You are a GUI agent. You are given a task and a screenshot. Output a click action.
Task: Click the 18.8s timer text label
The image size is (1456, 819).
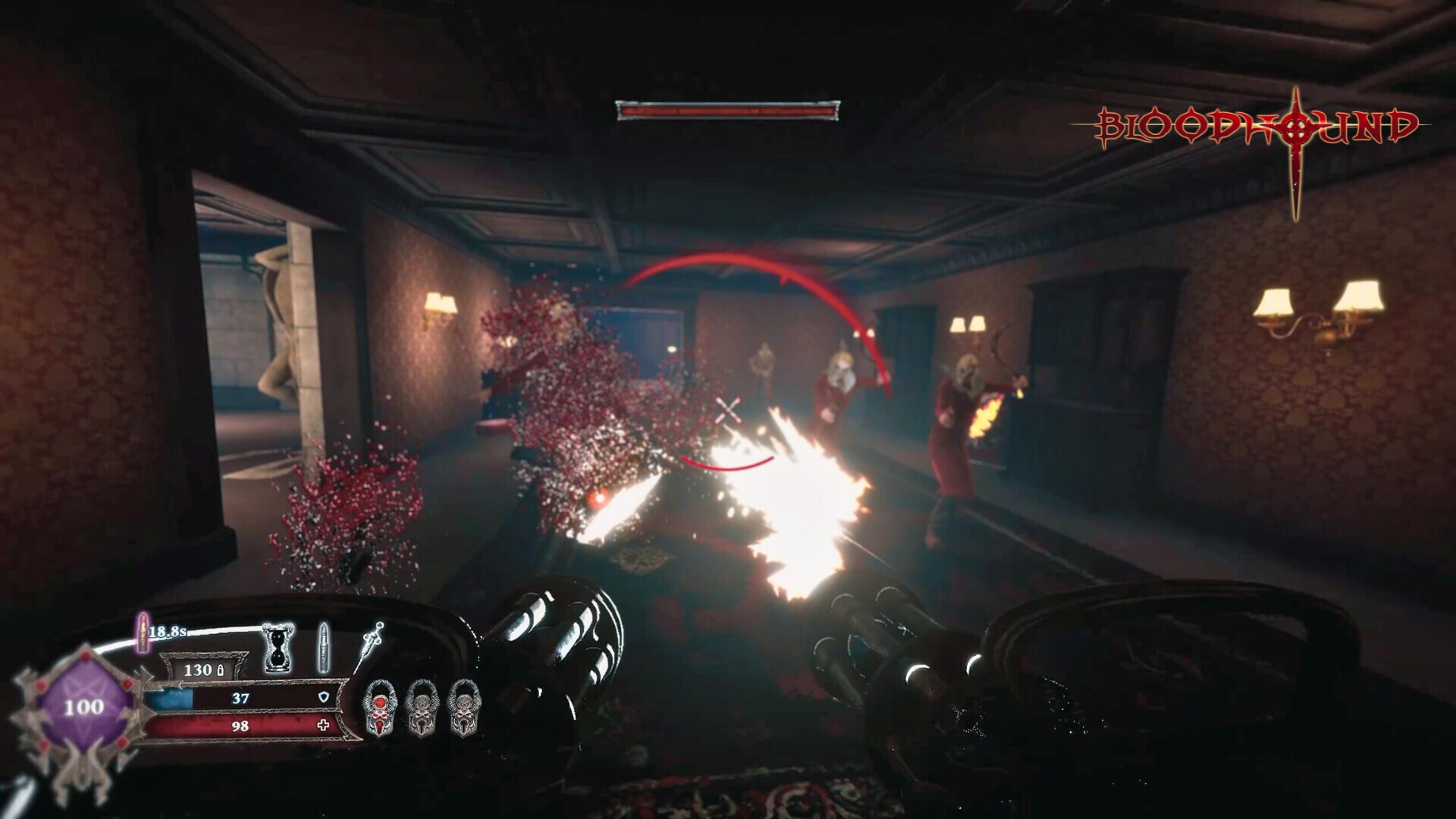(x=168, y=632)
